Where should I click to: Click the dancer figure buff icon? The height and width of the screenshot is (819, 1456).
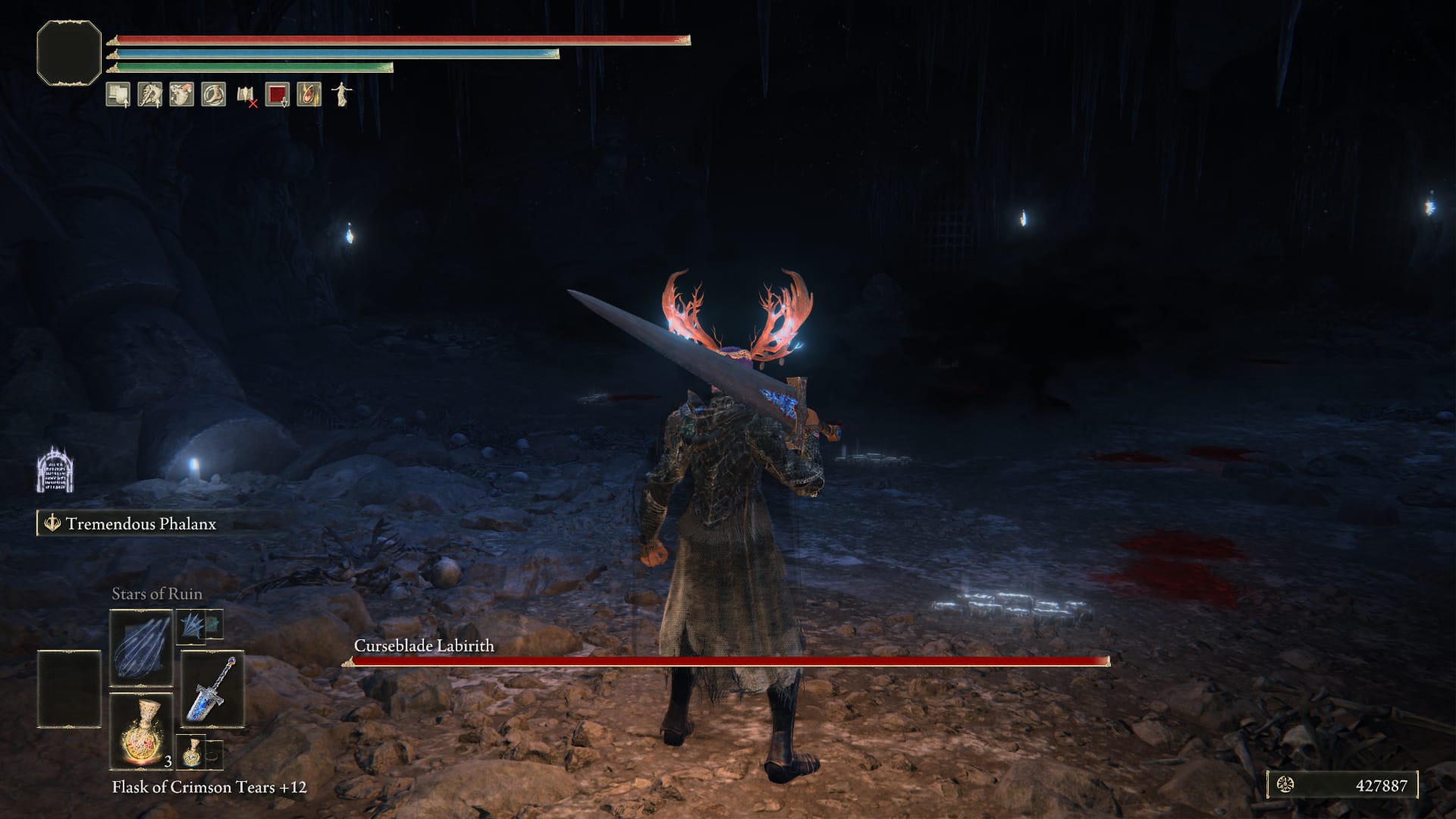tap(341, 94)
